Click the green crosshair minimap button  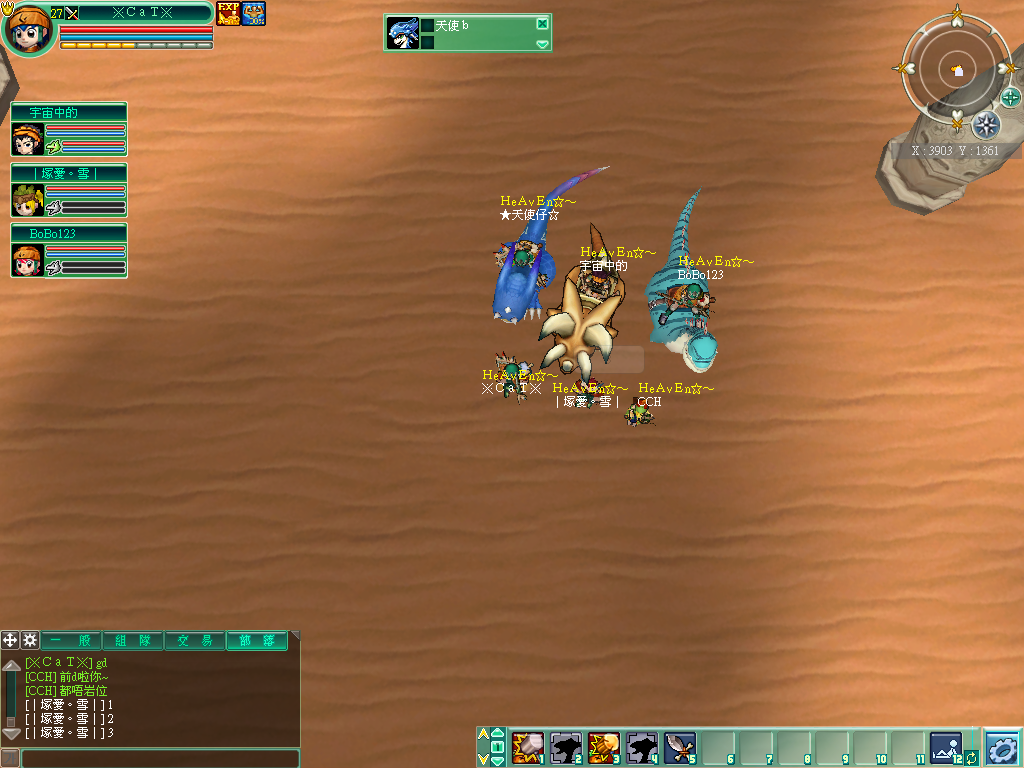click(x=1011, y=97)
